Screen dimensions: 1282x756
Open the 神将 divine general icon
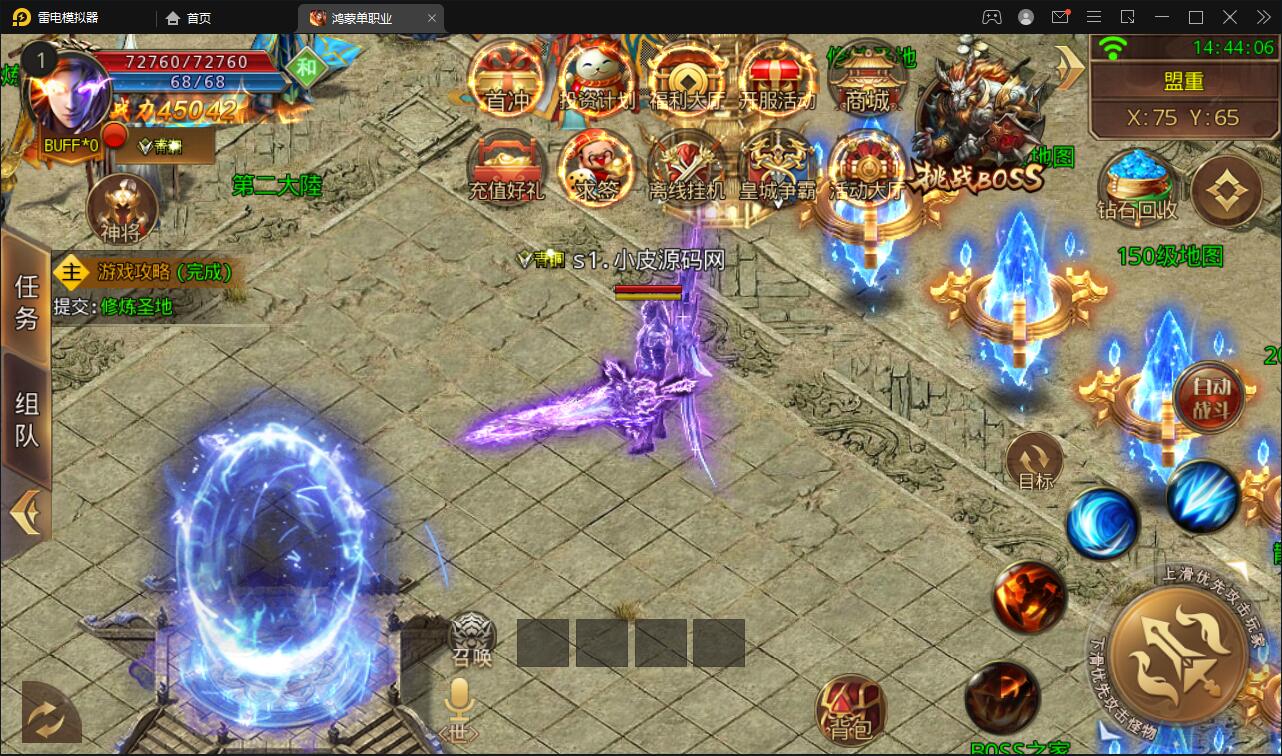click(122, 211)
